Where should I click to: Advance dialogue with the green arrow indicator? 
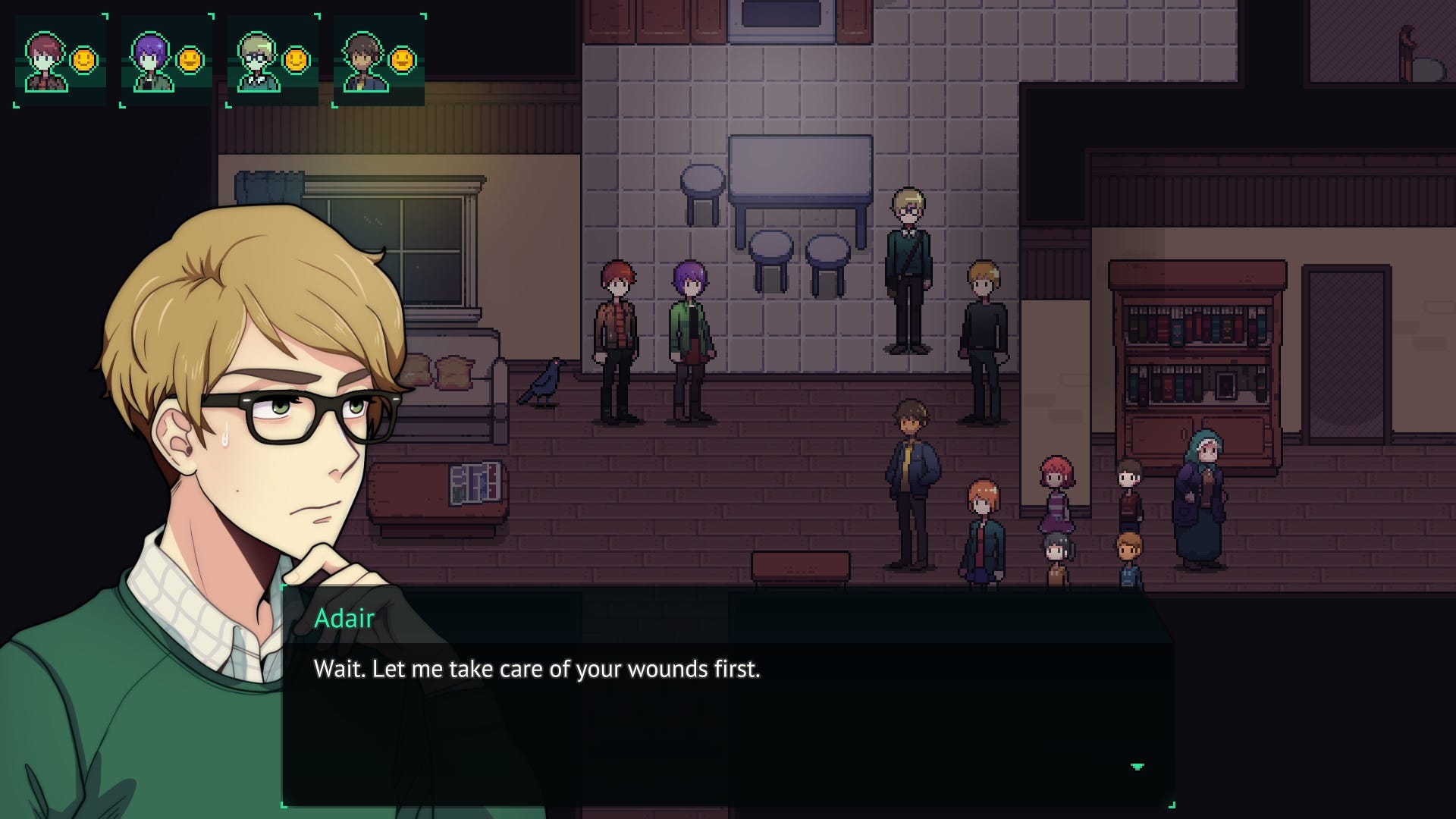click(1137, 767)
